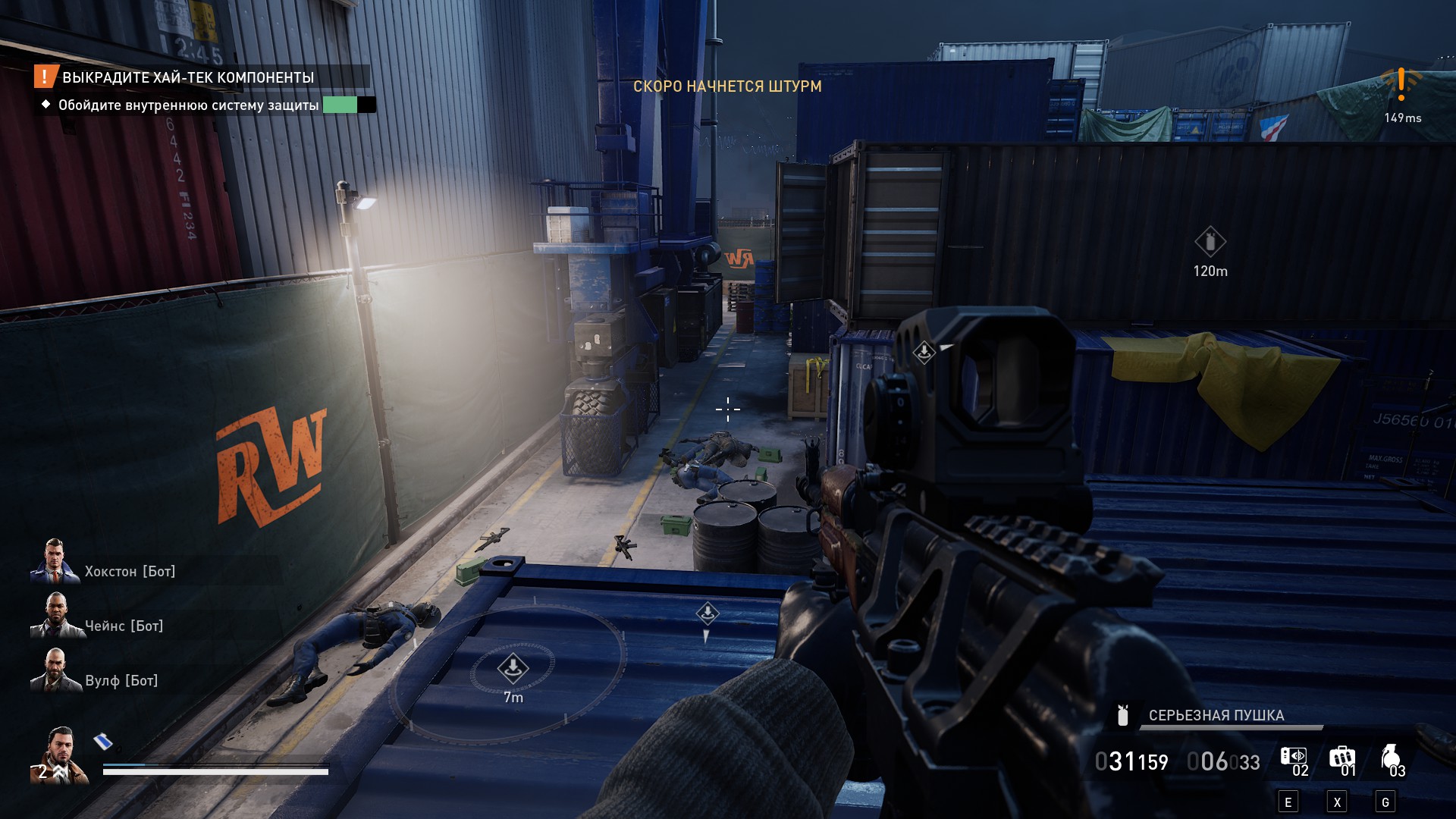Click the network warning signal icon
This screenshot has height=819, width=1456.
(x=1401, y=84)
